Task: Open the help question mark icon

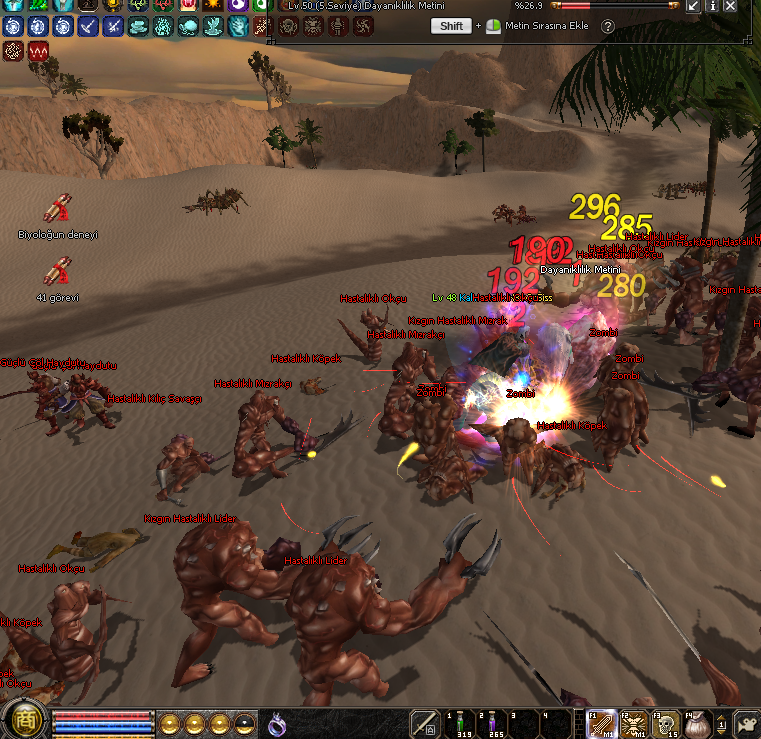Action: [x=607, y=26]
